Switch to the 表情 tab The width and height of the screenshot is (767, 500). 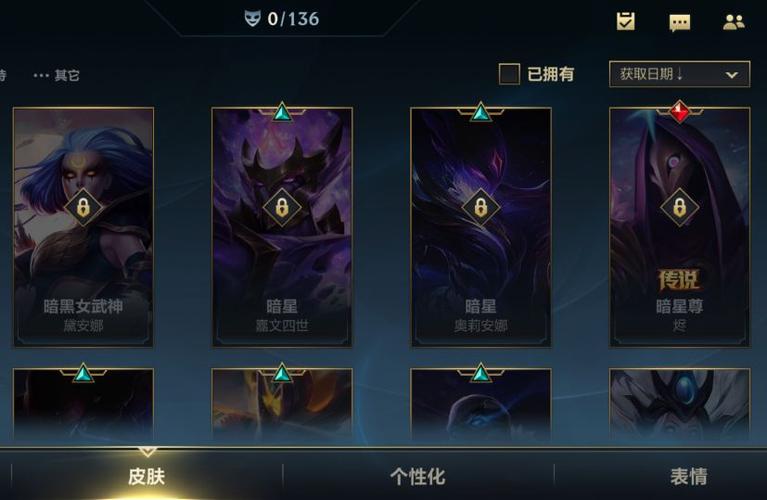(x=689, y=476)
